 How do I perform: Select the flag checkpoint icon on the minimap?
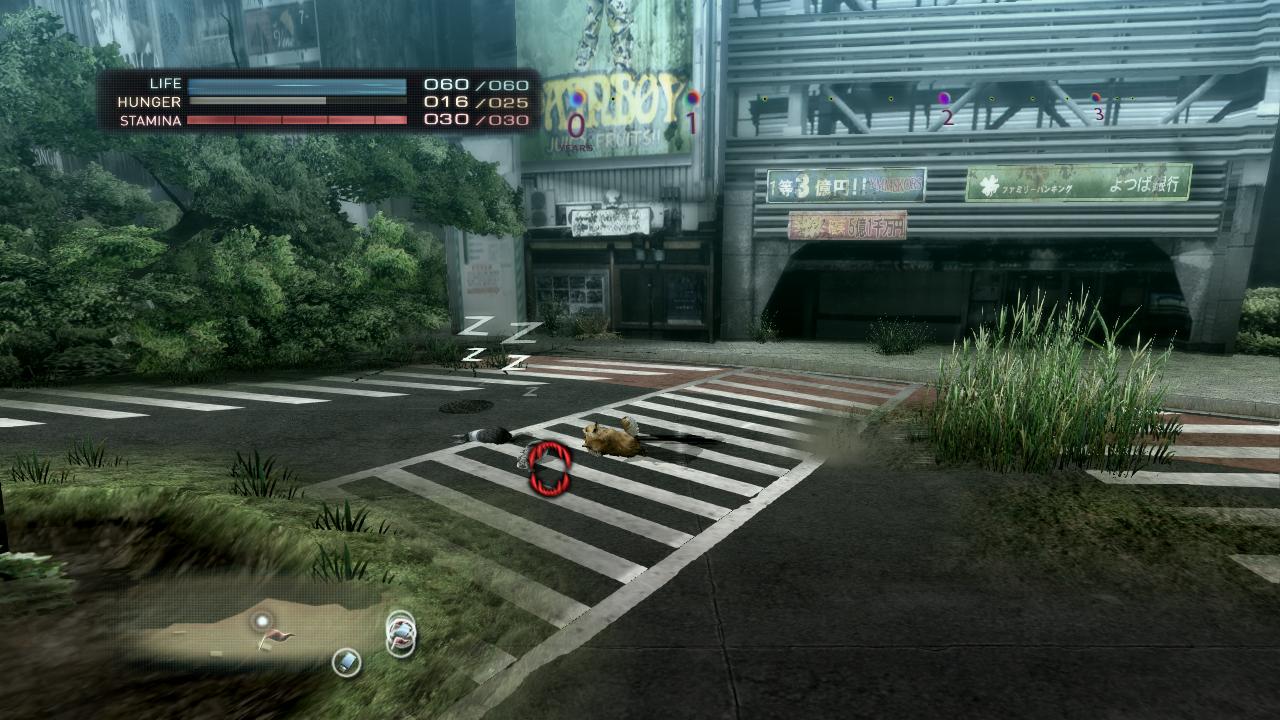coord(276,637)
